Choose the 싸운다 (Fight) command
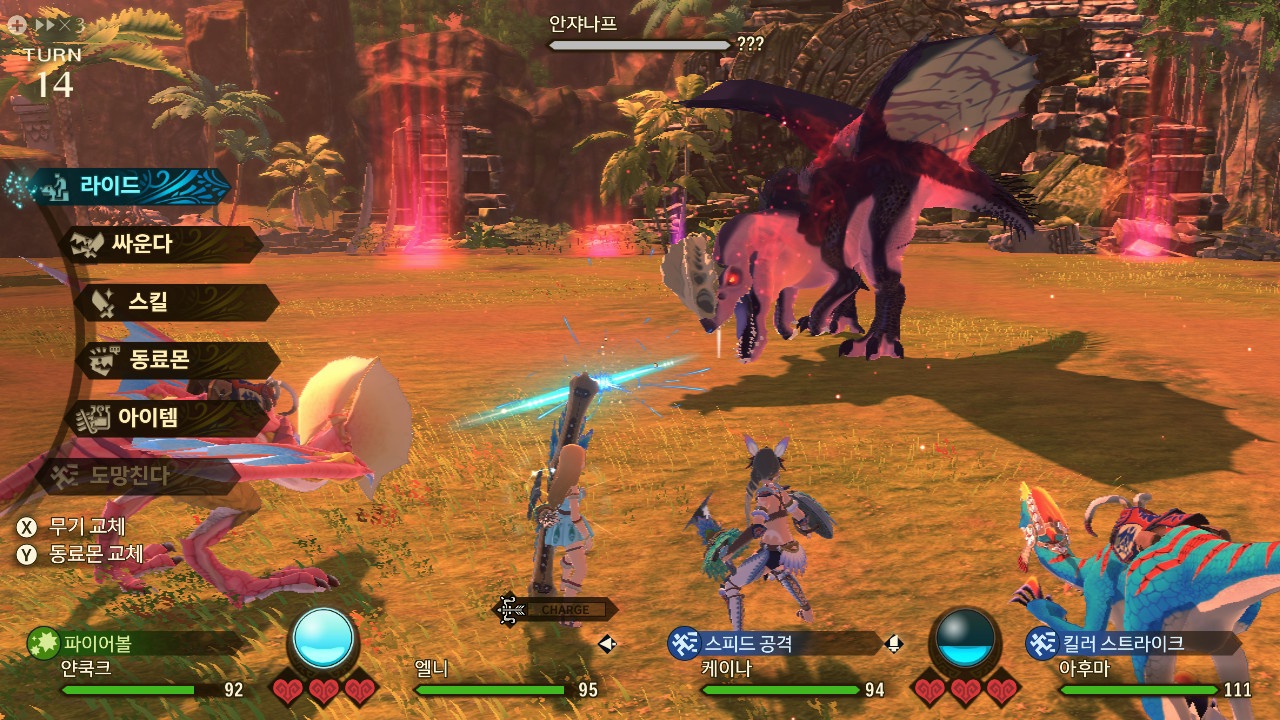The width and height of the screenshot is (1280, 720). pyautogui.click(x=160, y=244)
